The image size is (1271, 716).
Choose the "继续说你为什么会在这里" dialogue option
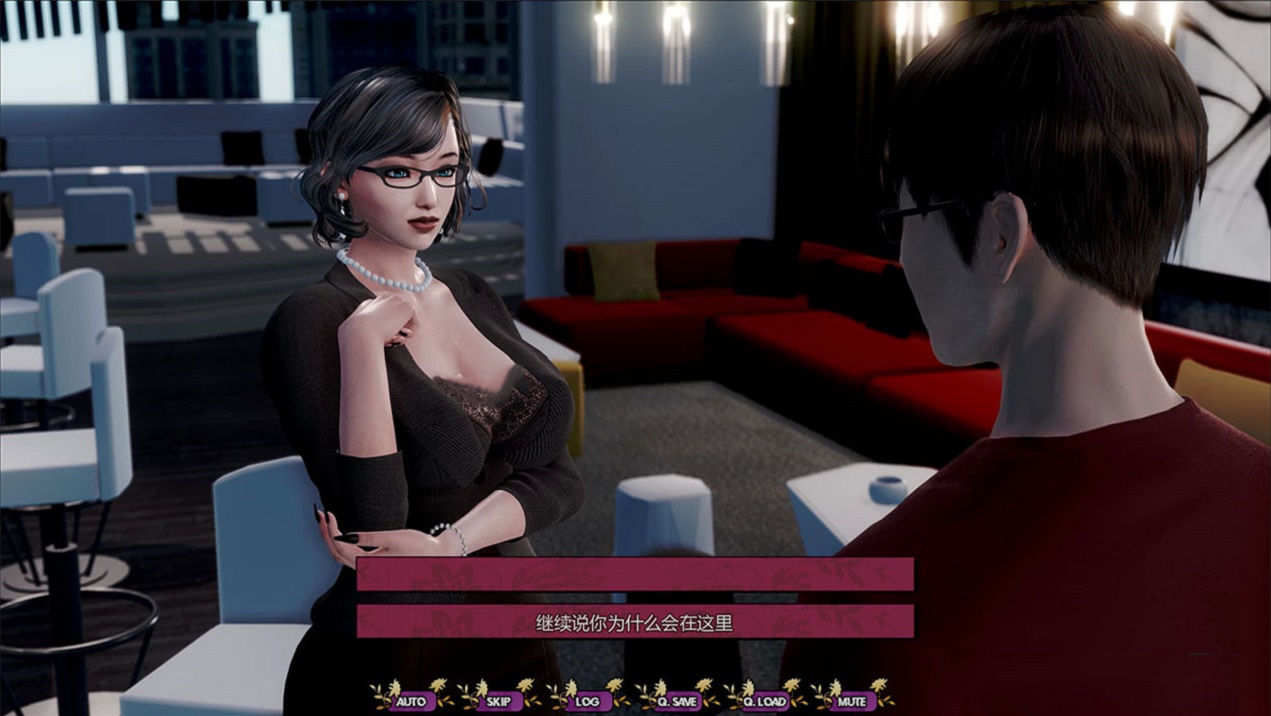click(x=635, y=622)
